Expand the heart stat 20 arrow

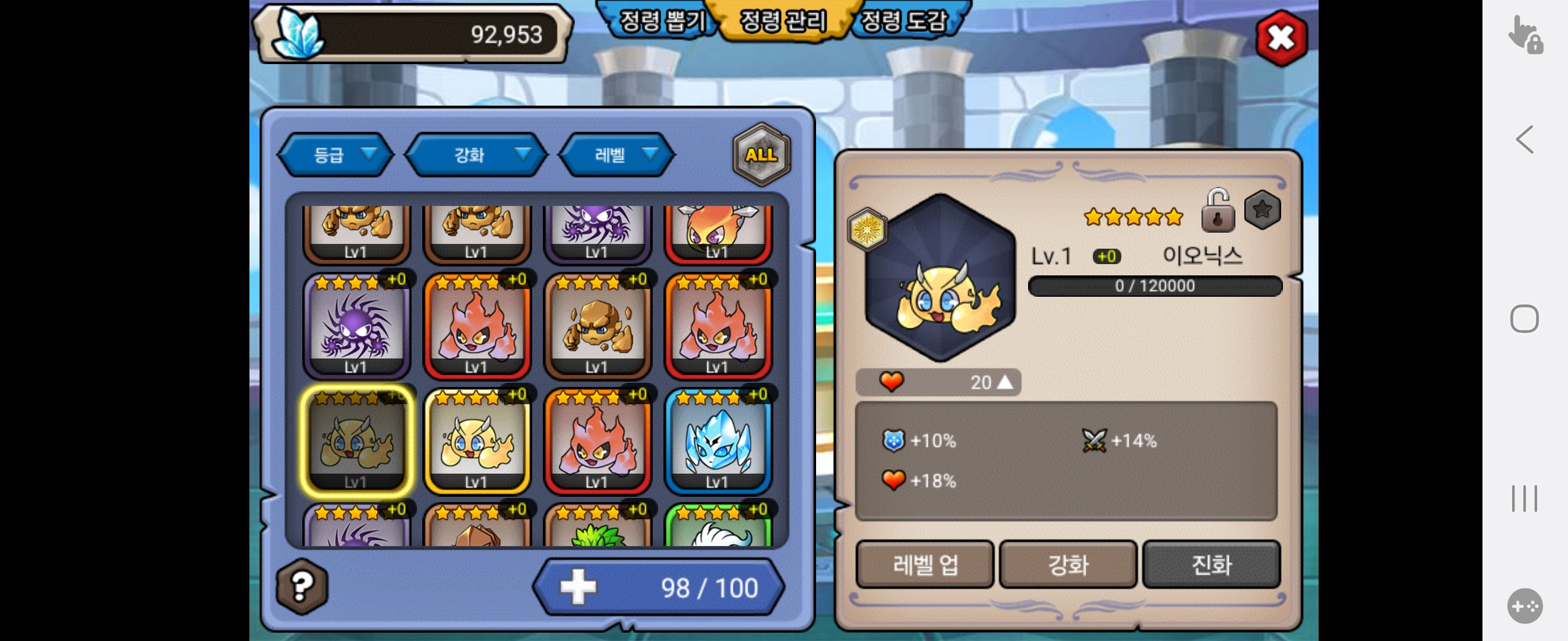coord(1006,382)
